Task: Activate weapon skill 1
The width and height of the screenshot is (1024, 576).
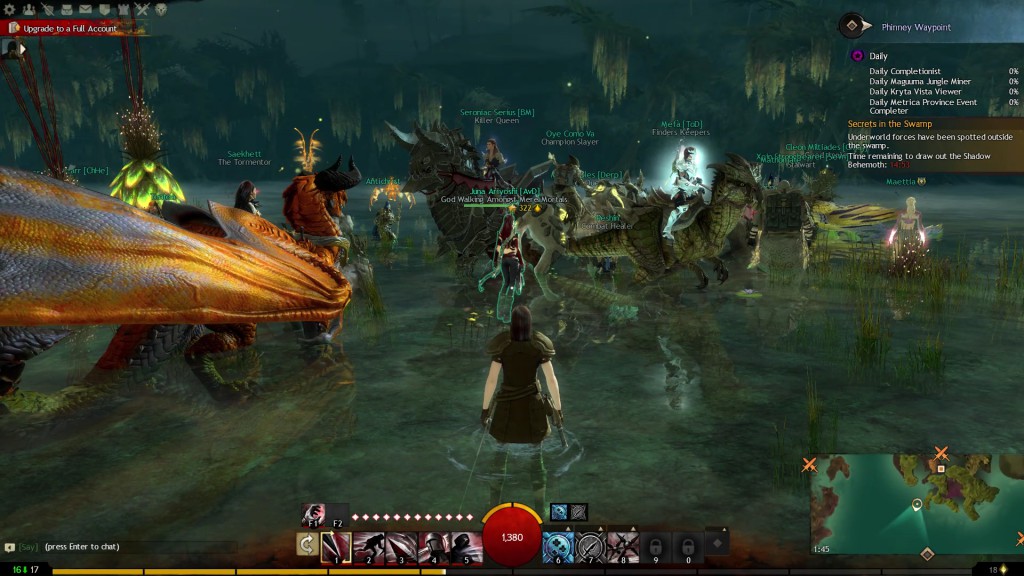Action: click(336, 547)
